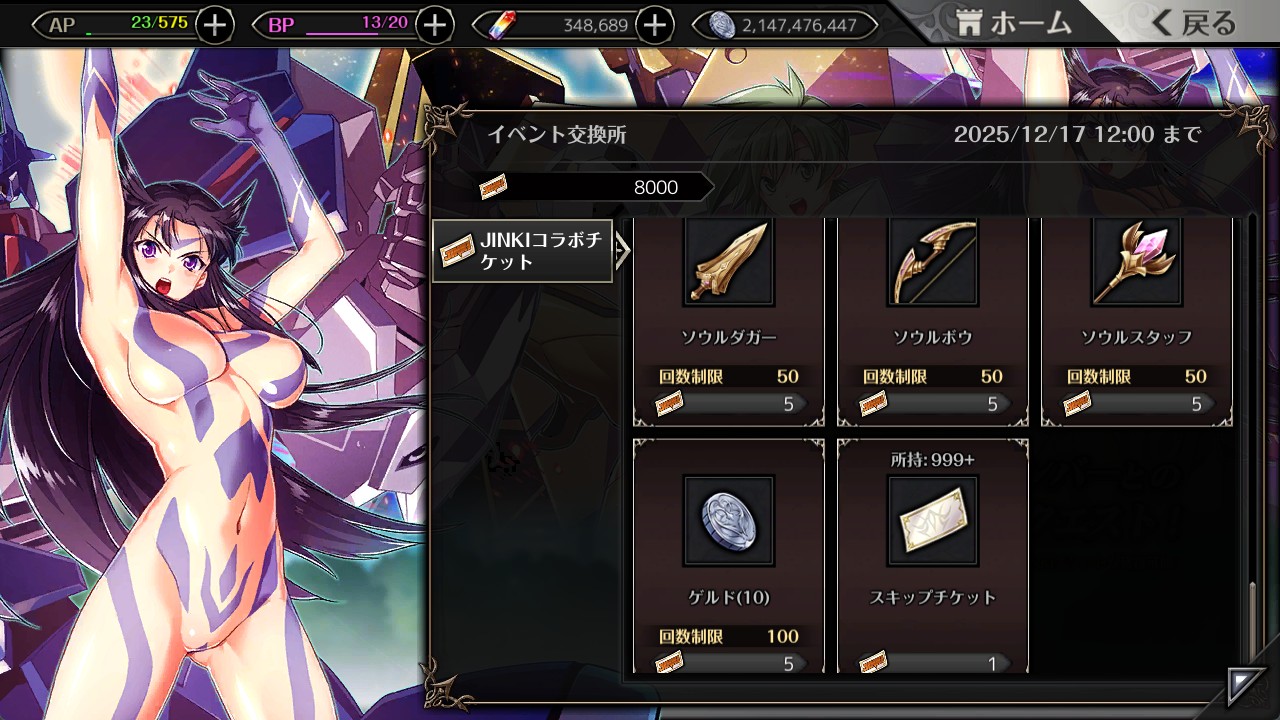This screenshot has width=1280, height=720.
Task: Refill BP using its plus button
Action: pyautogui.click(x=434, y=25)
